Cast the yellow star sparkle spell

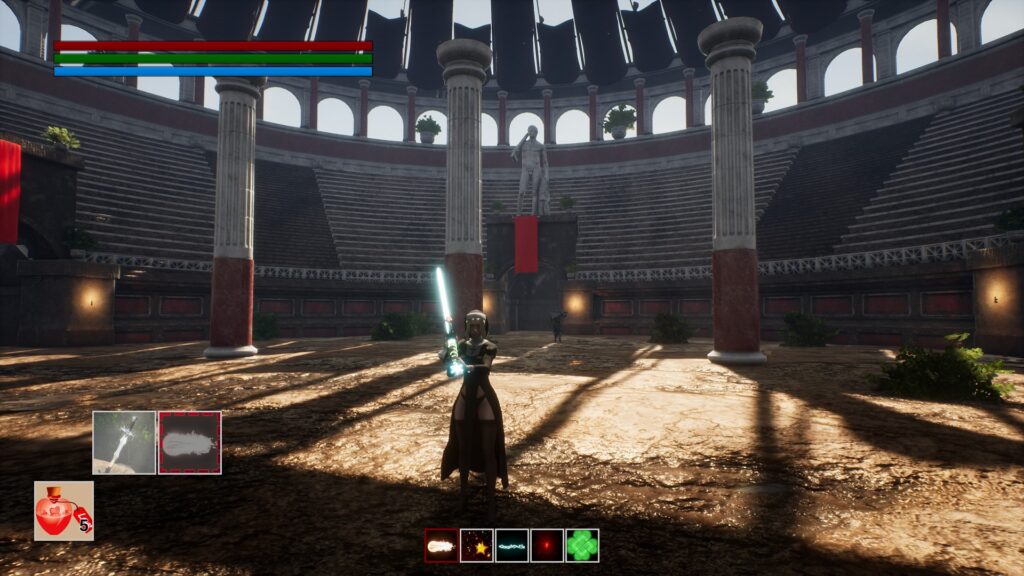pyautogui.click(x=476, y=545)
